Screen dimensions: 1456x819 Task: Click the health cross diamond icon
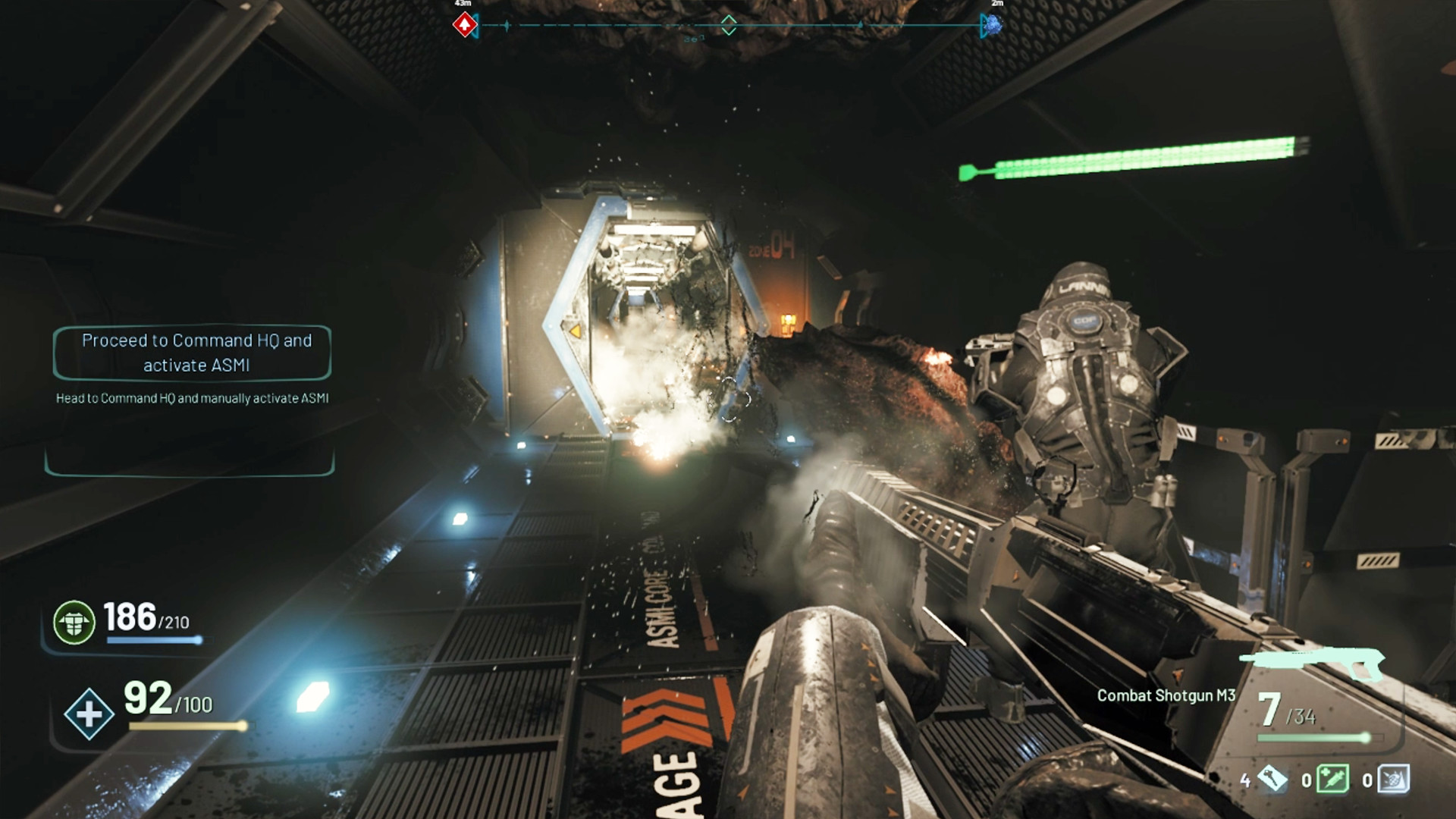point(89,714)
